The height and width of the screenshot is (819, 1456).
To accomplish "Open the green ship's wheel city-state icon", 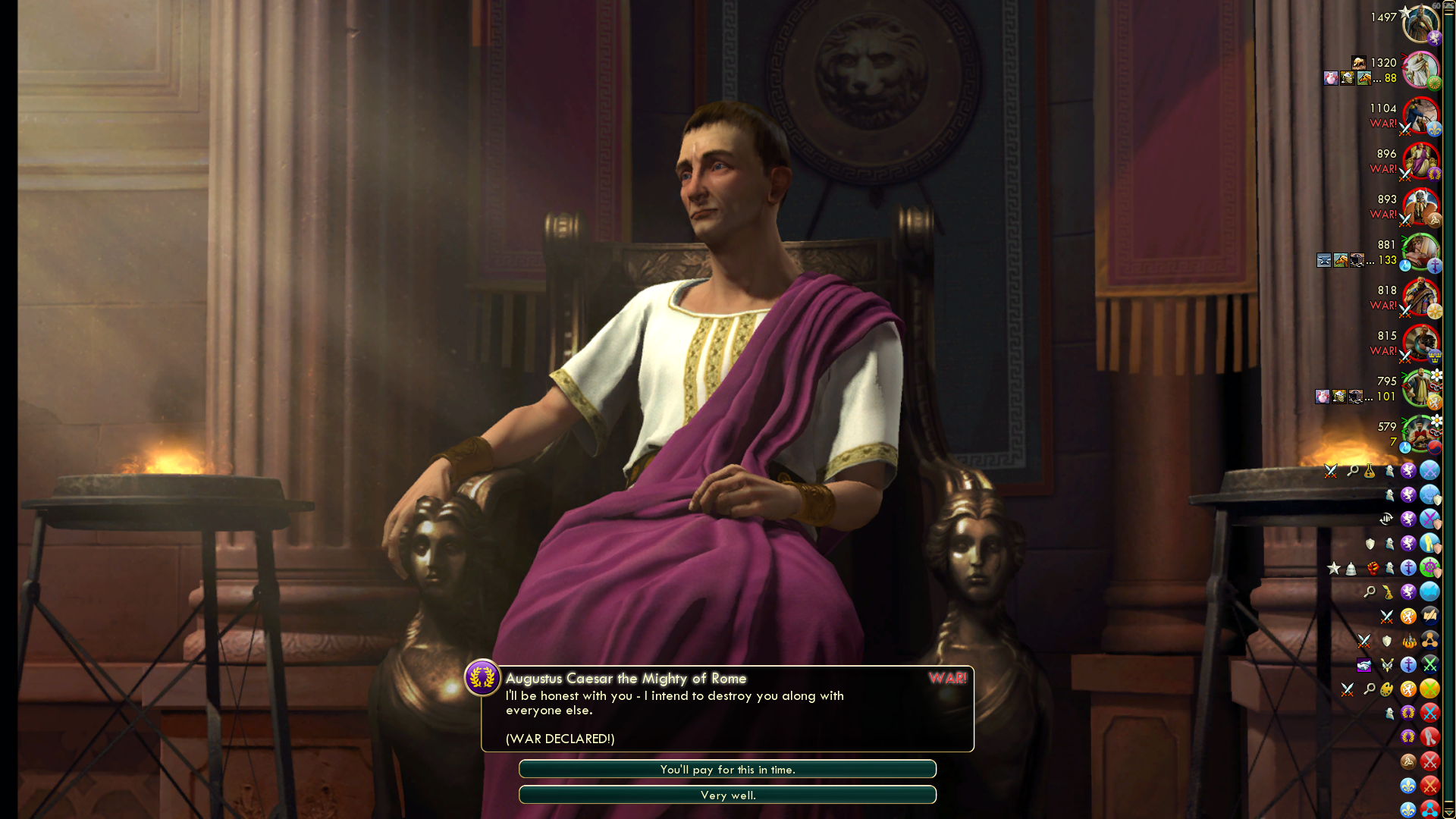I will (x=1429, y=567).
